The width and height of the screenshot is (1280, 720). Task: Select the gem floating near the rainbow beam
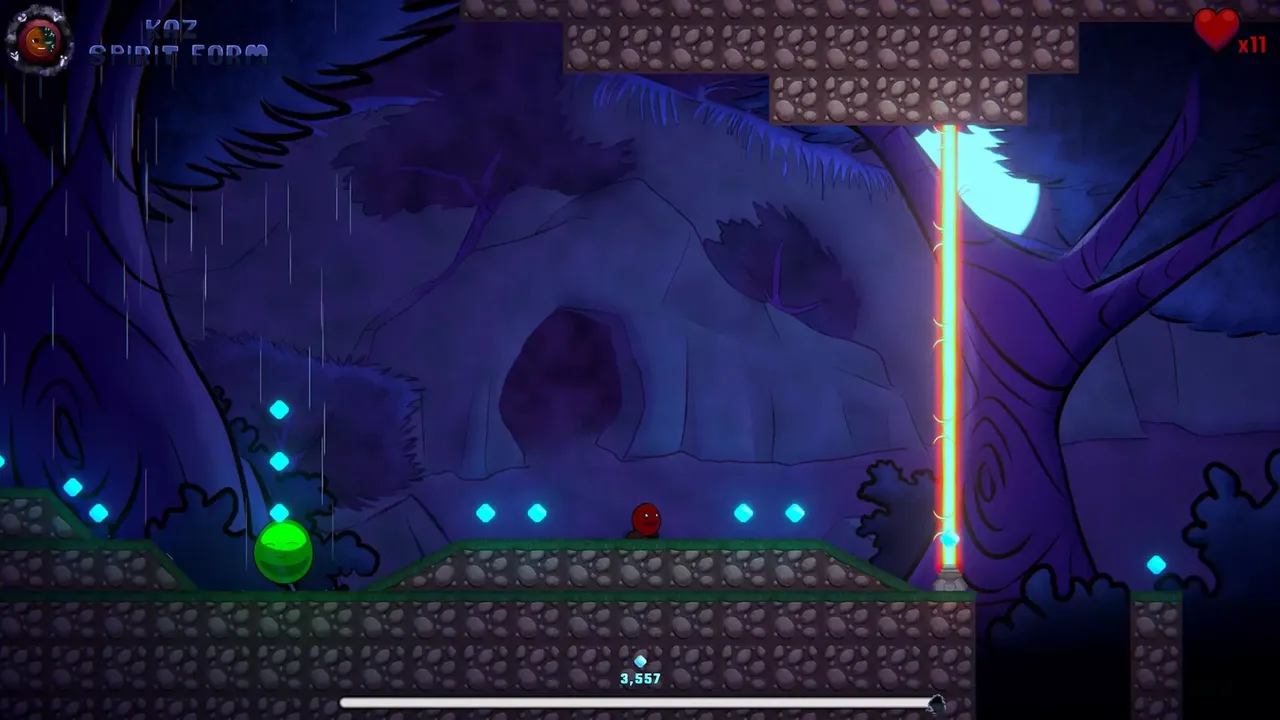pyautogui.click(x=948, y=538)
